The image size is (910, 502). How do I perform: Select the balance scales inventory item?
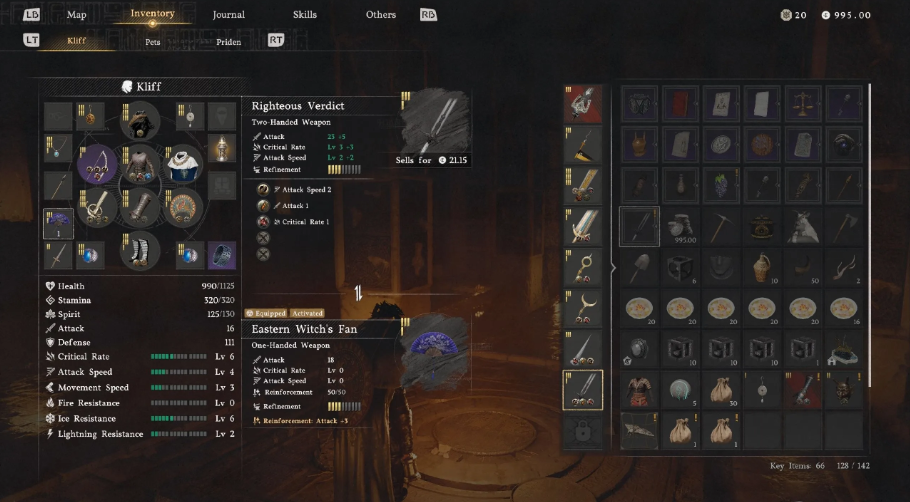[x=800, y=102]
